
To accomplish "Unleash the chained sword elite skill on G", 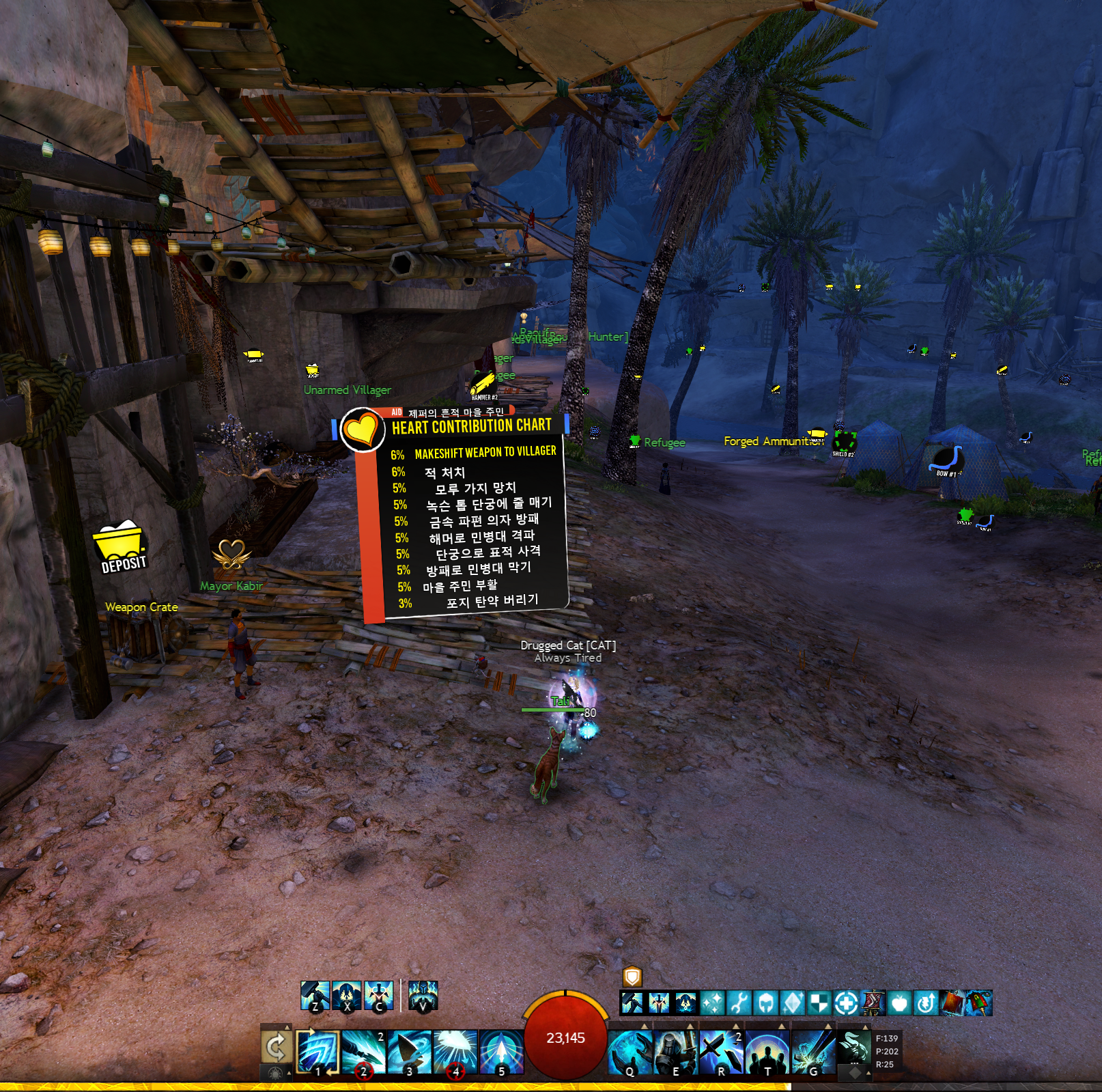I will click(x=813, y=1051).
